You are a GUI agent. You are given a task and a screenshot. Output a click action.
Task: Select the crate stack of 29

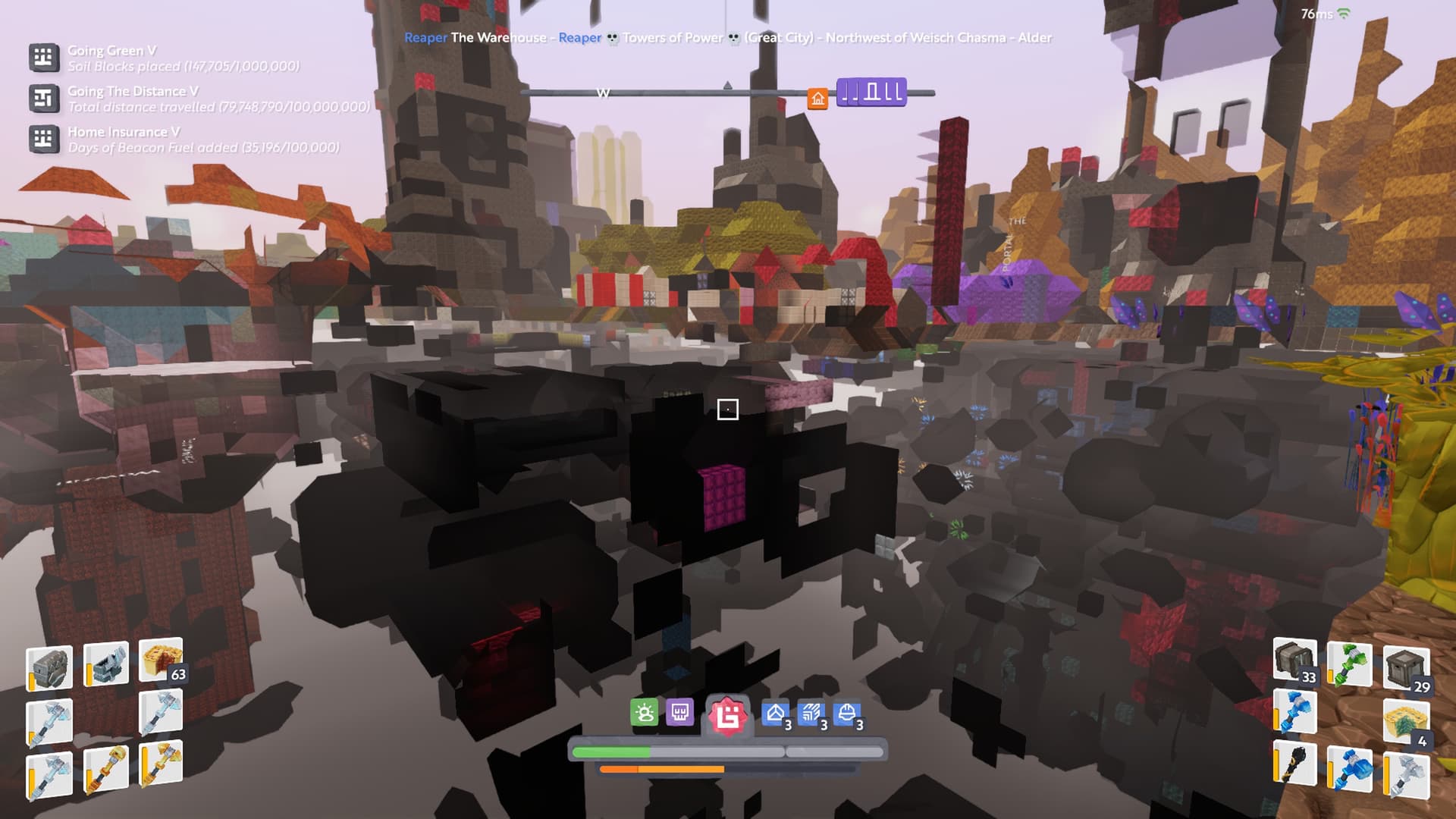point(1406,667)
